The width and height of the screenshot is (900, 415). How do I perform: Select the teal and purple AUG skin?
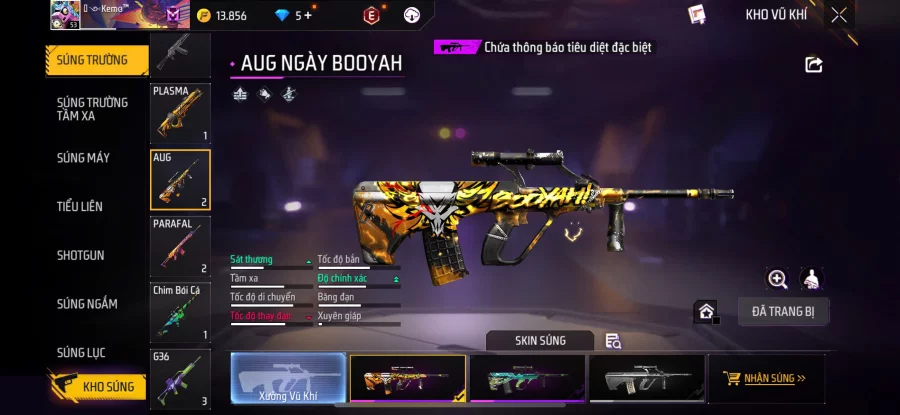pyautogui.click(x=527, y=379)
